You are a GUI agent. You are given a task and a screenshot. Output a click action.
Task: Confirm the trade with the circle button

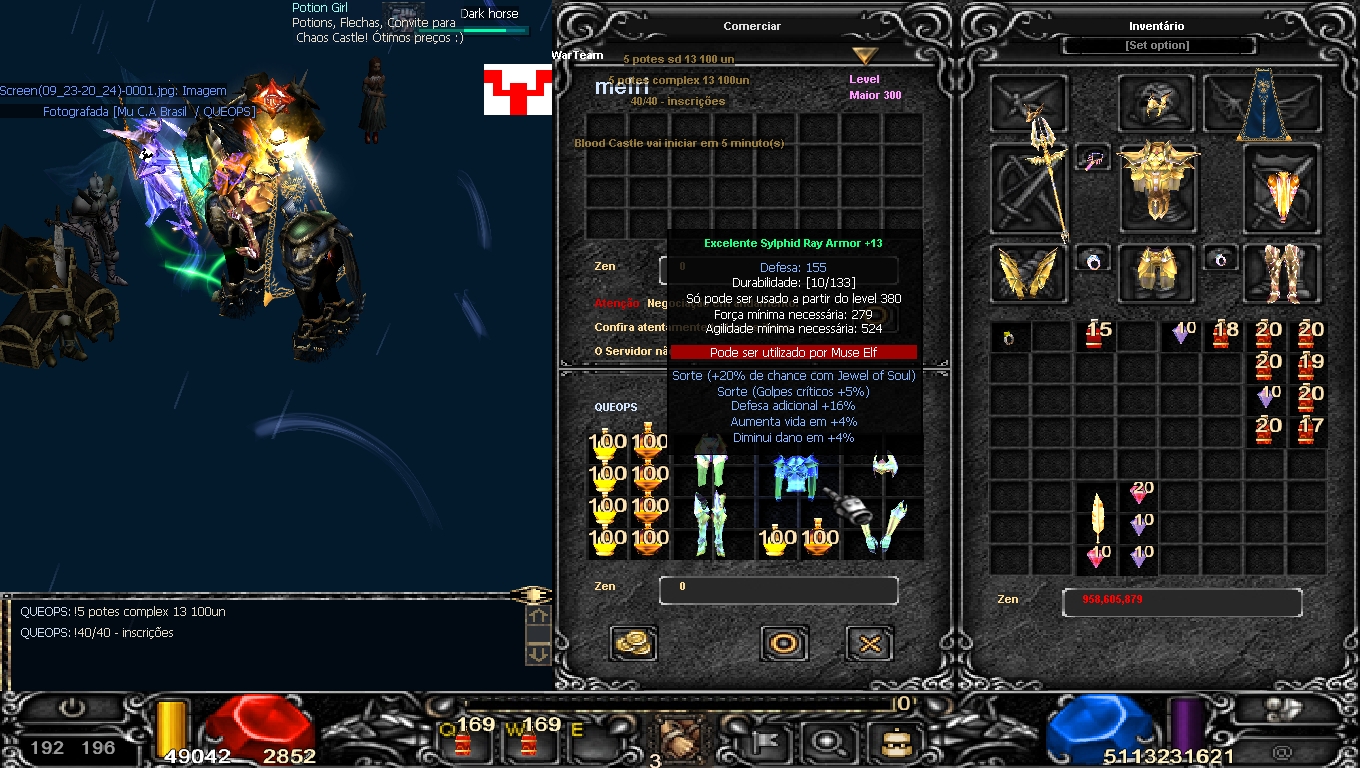coord(784,644)
